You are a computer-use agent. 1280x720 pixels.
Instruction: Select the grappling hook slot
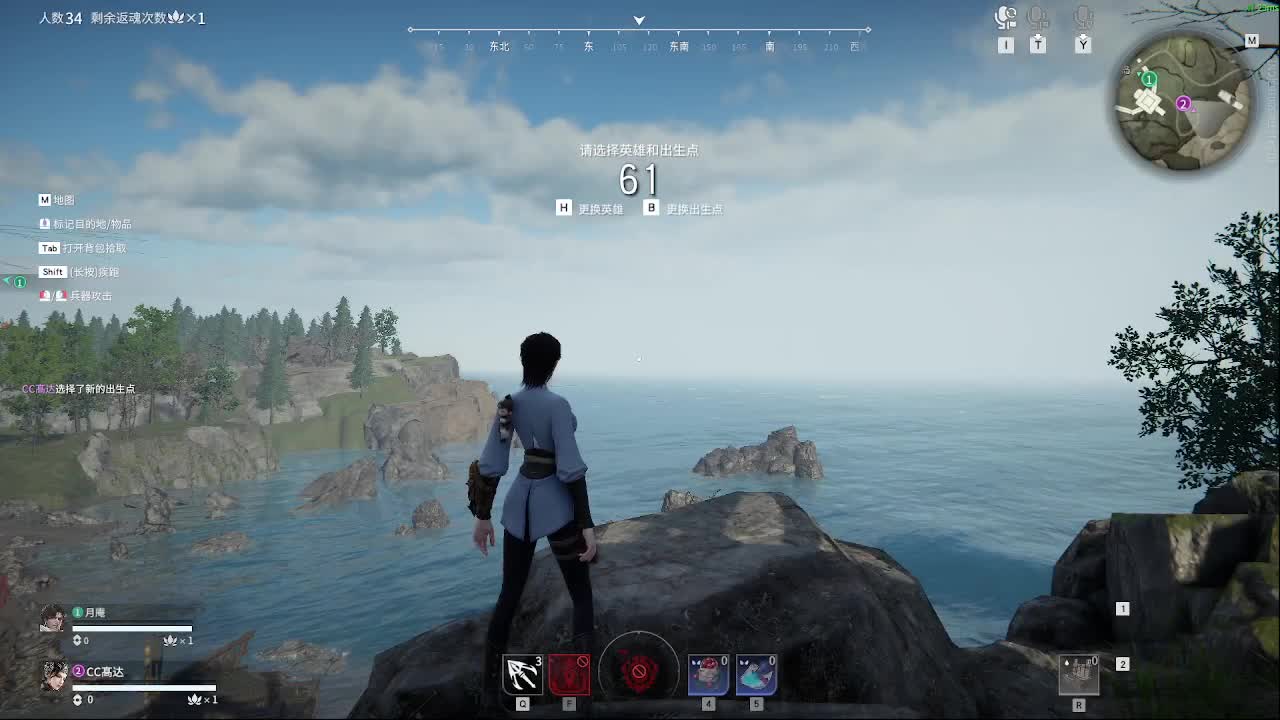click(x=523, y=675)
